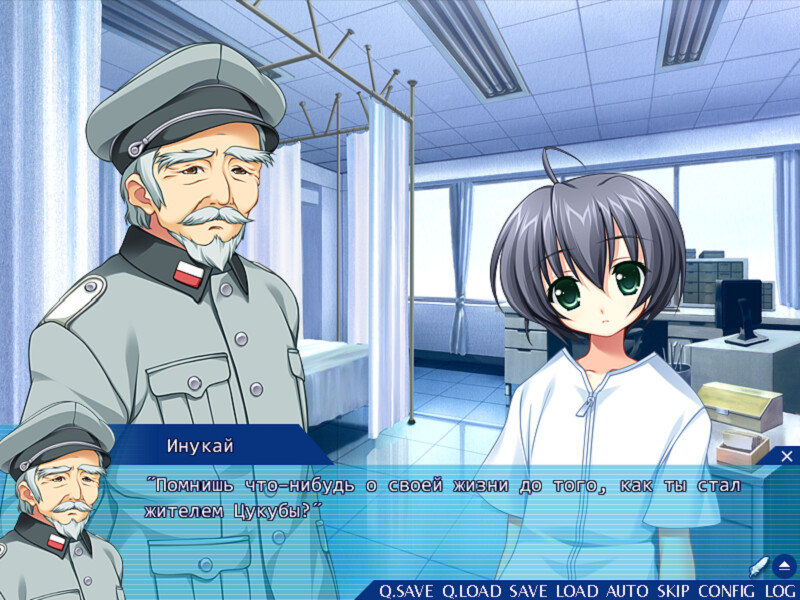Open the SAVE menu
Image resolution: width=800 pixels, height=600 pixels.
pyautogui.click(x=529, y=591)
